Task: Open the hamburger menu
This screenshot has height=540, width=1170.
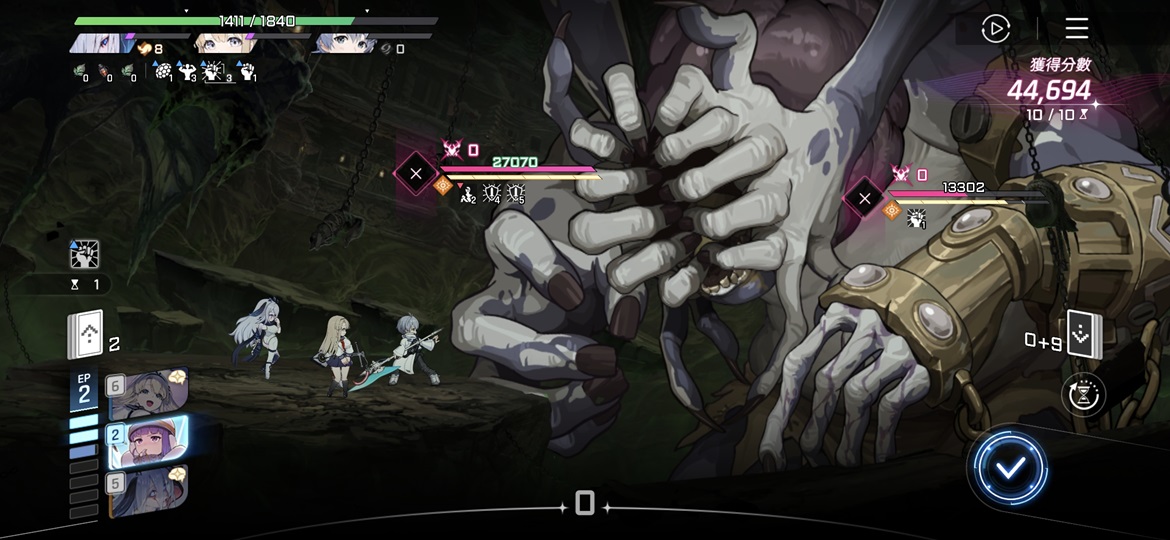Action: pyautogui.click(x=1076, y=28)
